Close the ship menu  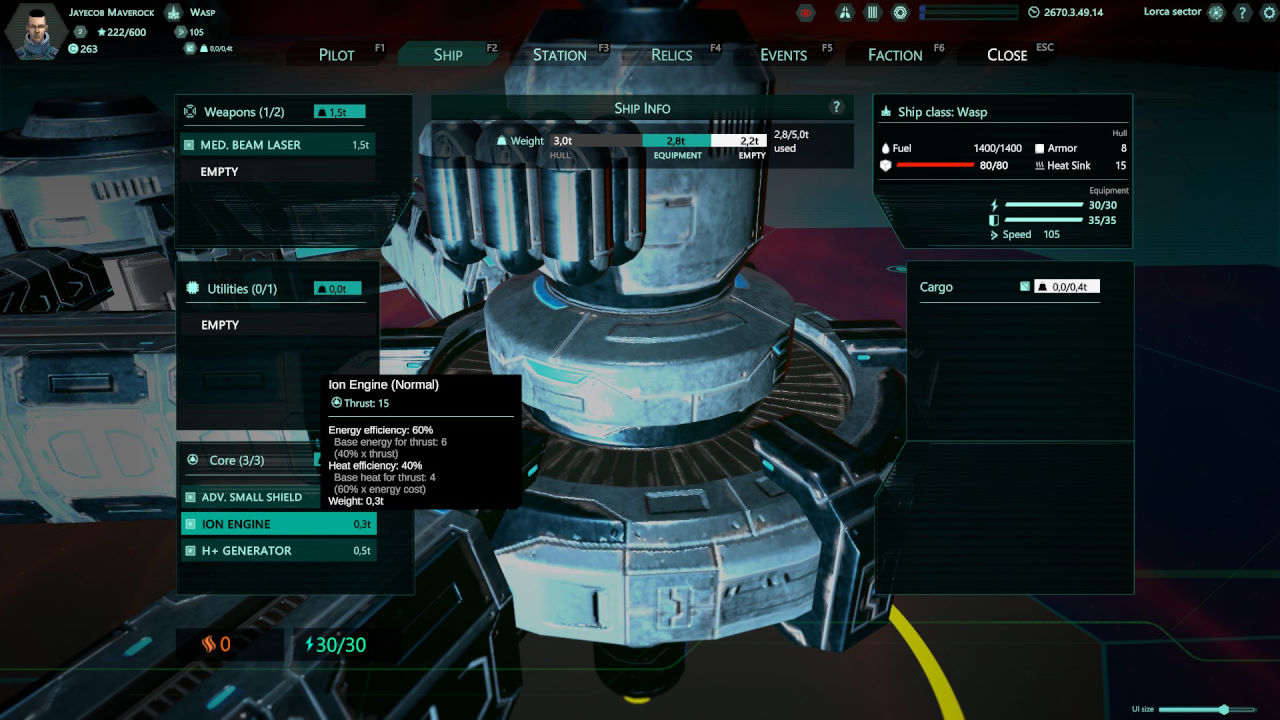pos(1007,55)
